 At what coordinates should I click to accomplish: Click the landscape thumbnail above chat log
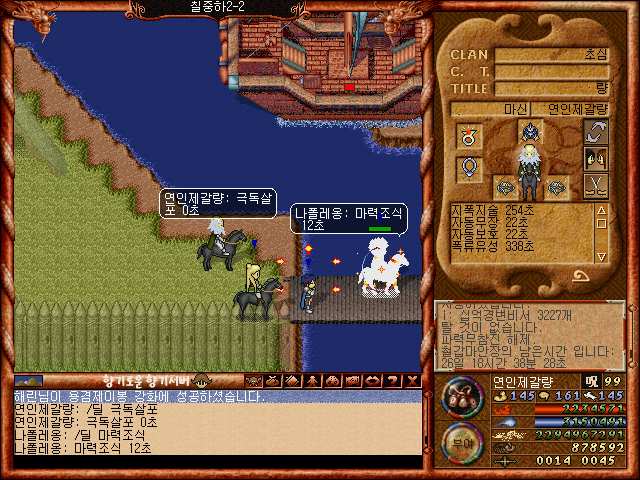29,381
